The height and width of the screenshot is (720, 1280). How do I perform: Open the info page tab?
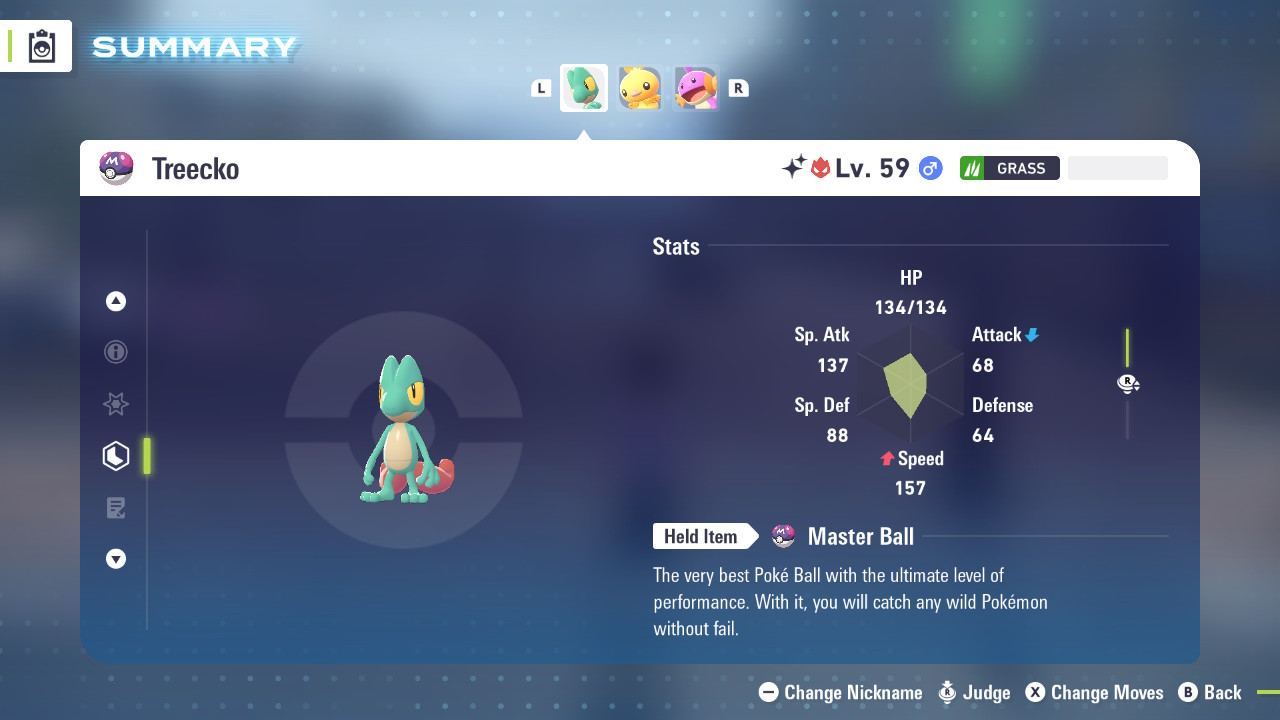116,352
